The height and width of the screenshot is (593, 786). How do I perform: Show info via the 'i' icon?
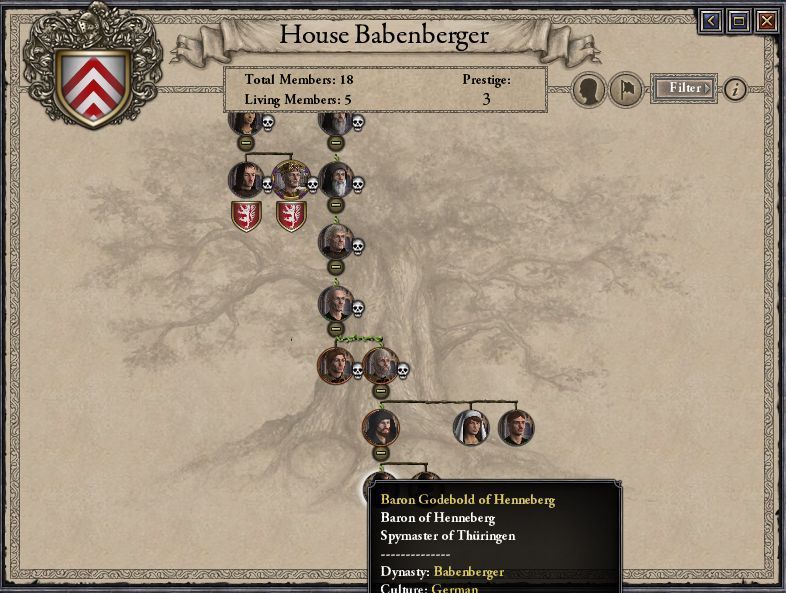(x=735, y=89)
